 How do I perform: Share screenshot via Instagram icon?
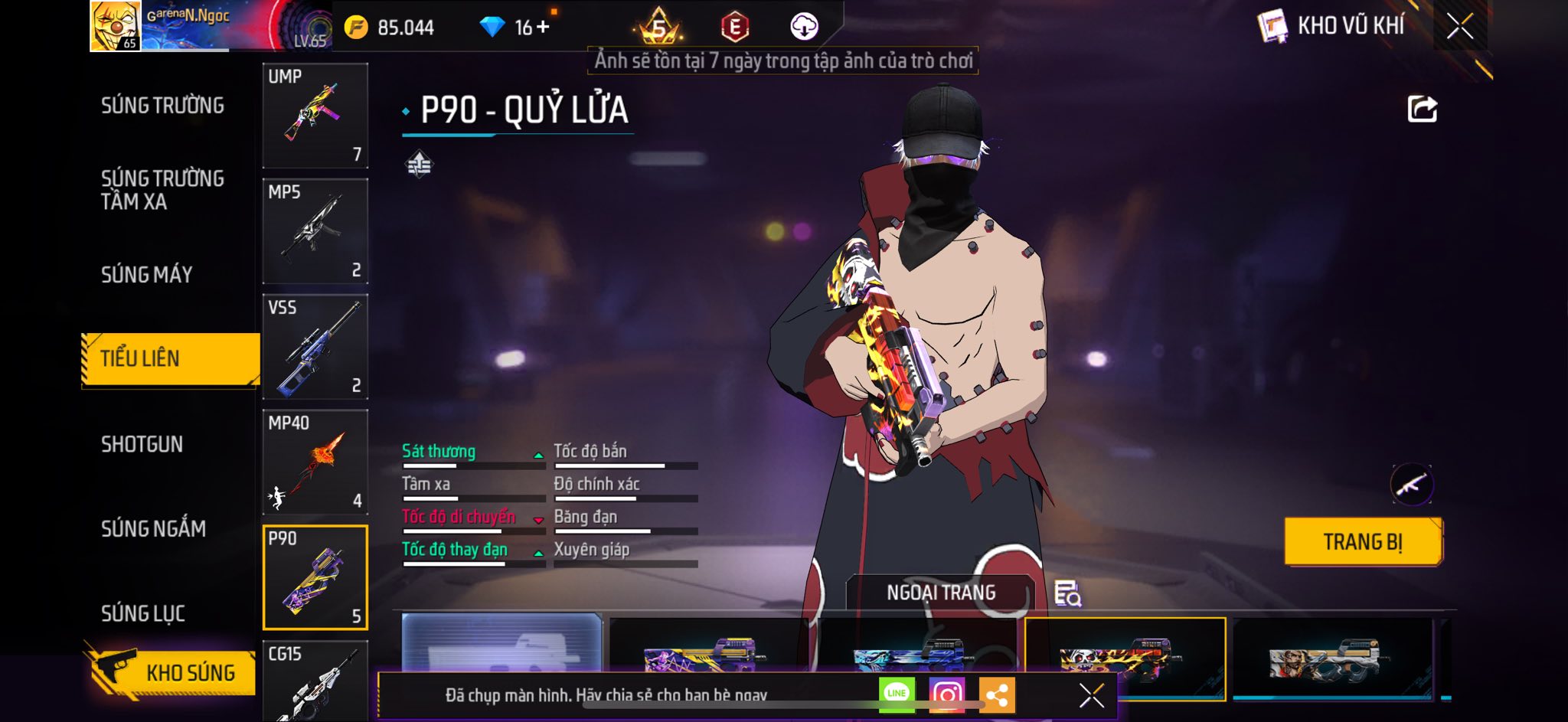(x=946, y=694)
